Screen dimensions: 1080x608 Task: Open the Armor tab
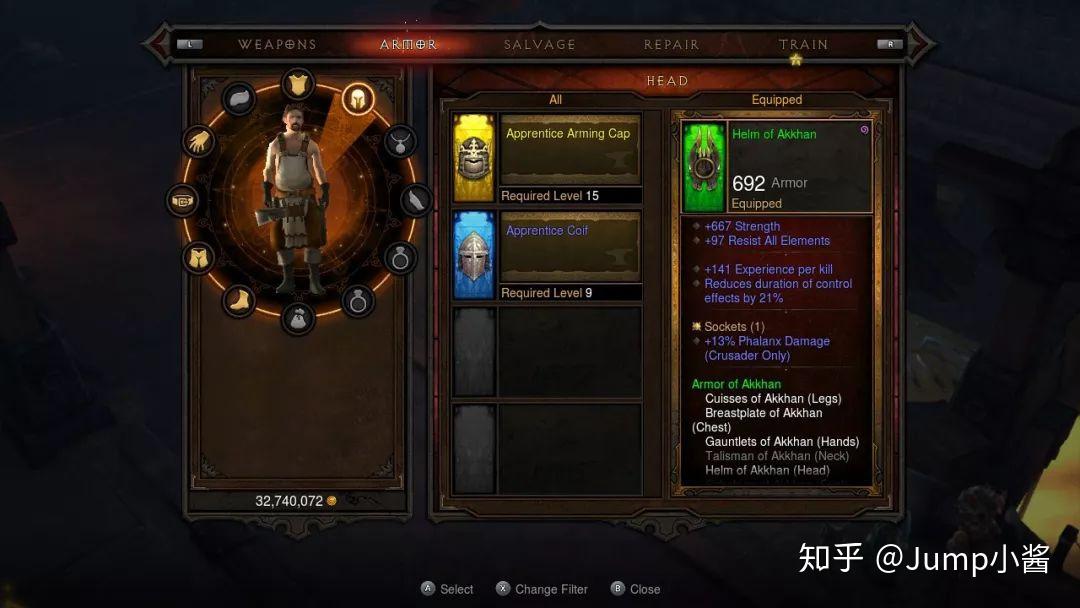(x=408, y=45)
